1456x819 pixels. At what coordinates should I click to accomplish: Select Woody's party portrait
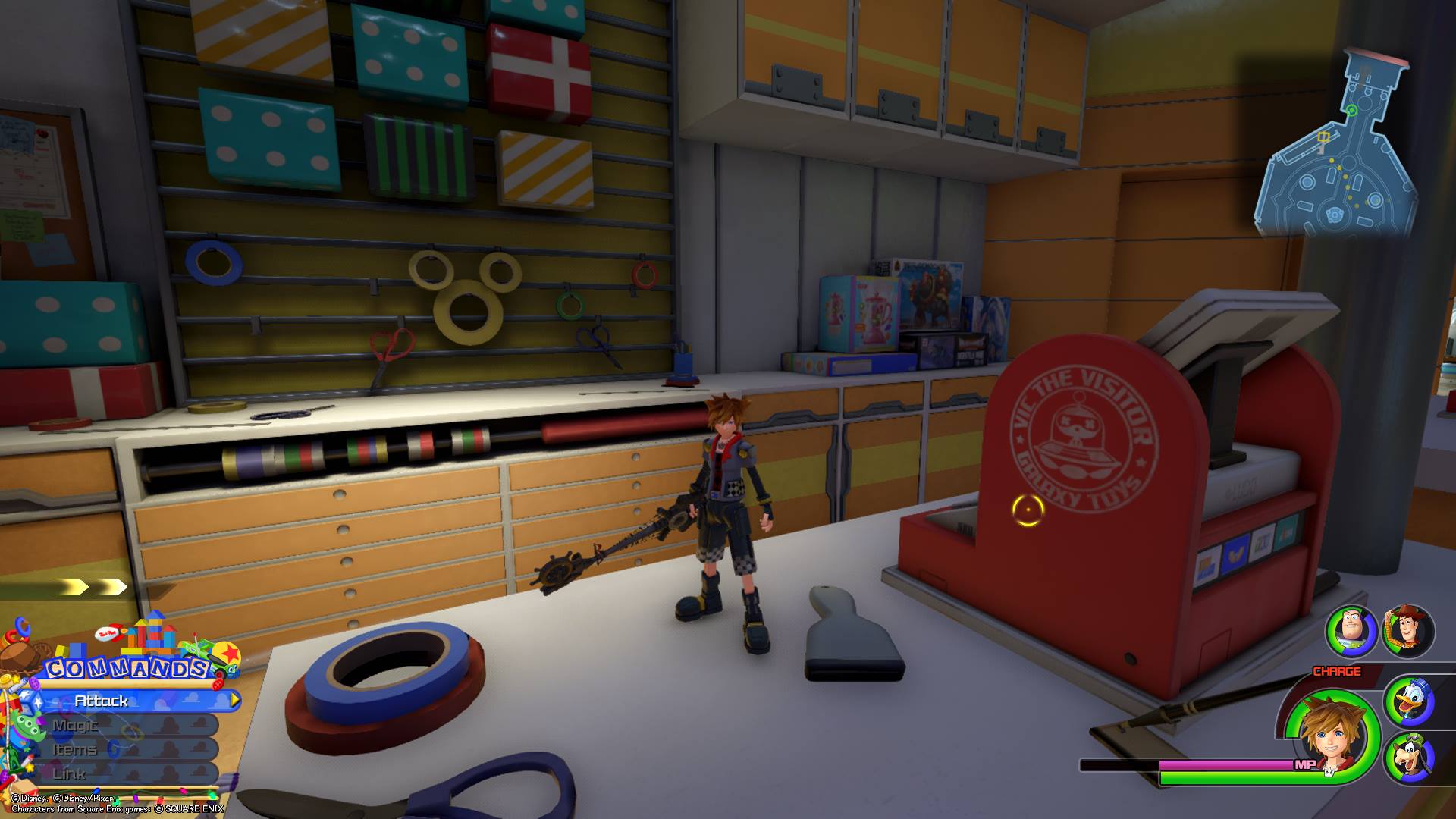1408,632
